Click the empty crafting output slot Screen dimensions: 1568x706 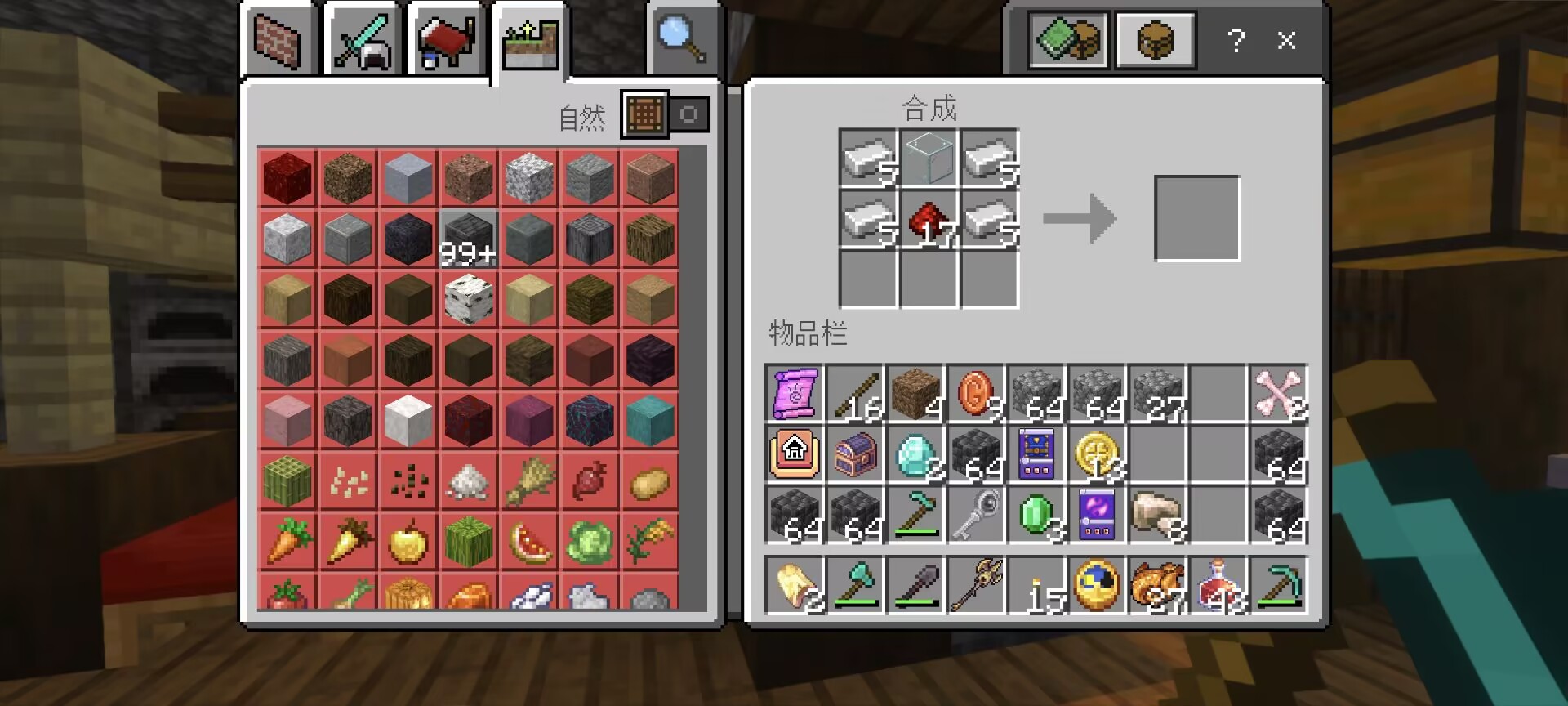pos(1196,219)
